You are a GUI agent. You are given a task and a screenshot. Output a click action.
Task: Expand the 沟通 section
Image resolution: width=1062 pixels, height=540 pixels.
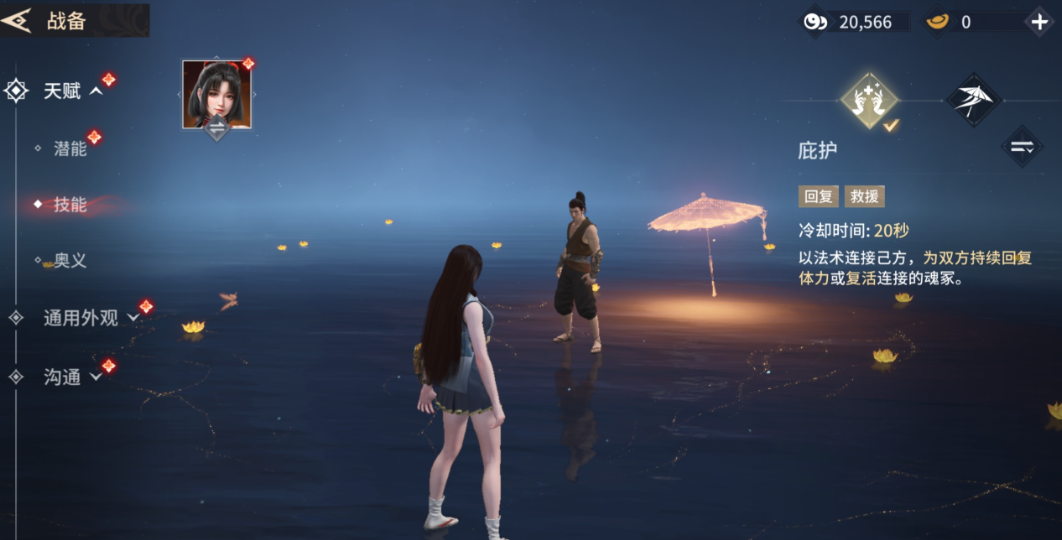(x=72, y=377)
